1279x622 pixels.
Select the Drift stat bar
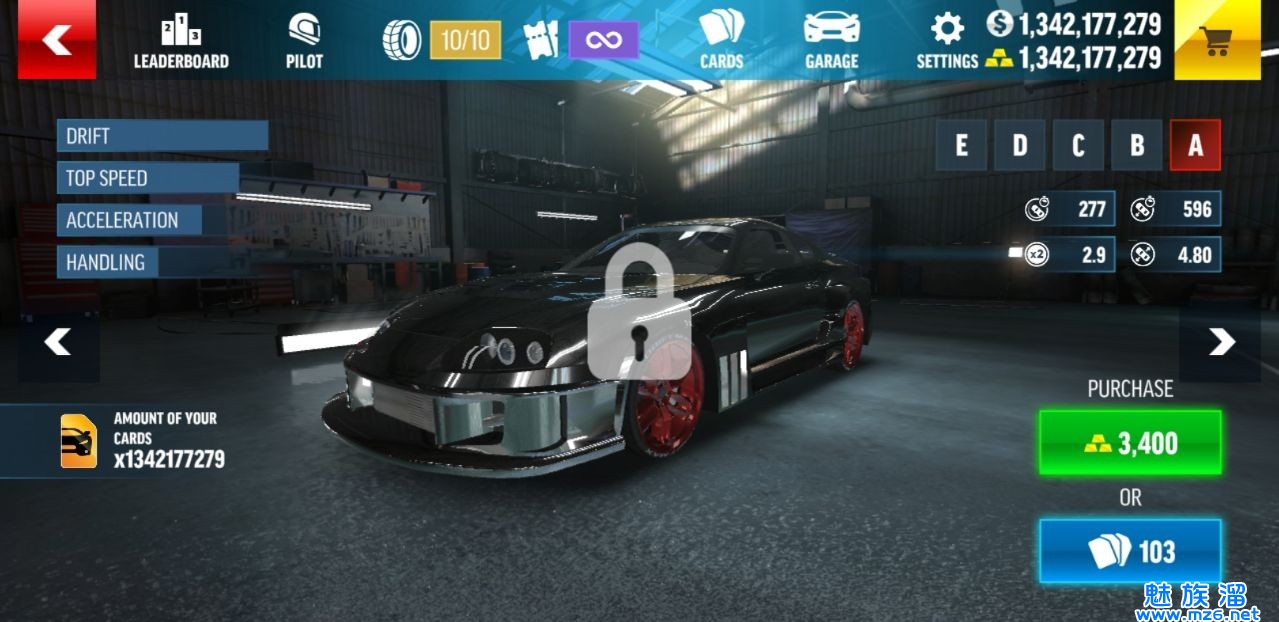(162, 136)
